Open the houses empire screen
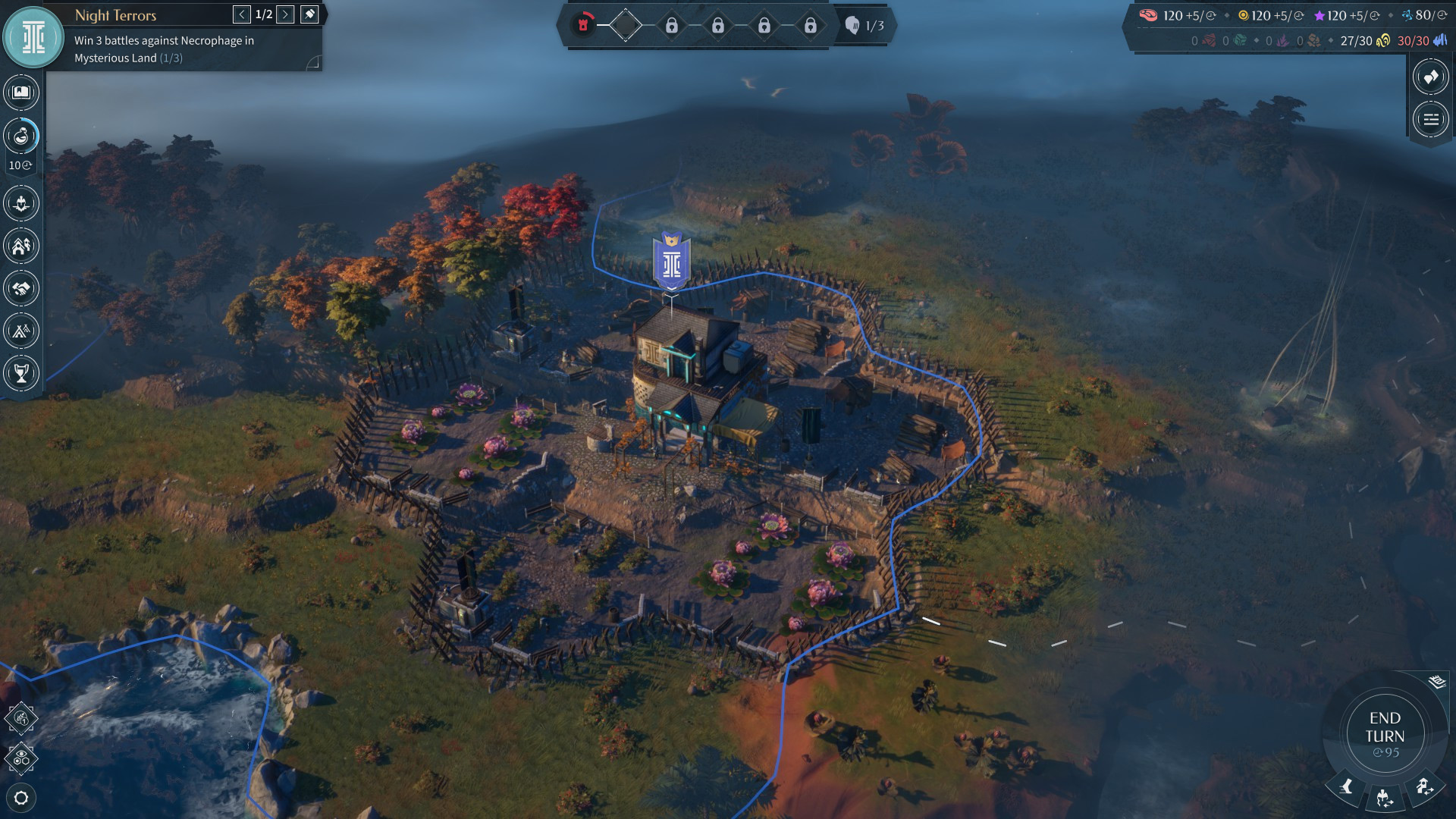 21,246
